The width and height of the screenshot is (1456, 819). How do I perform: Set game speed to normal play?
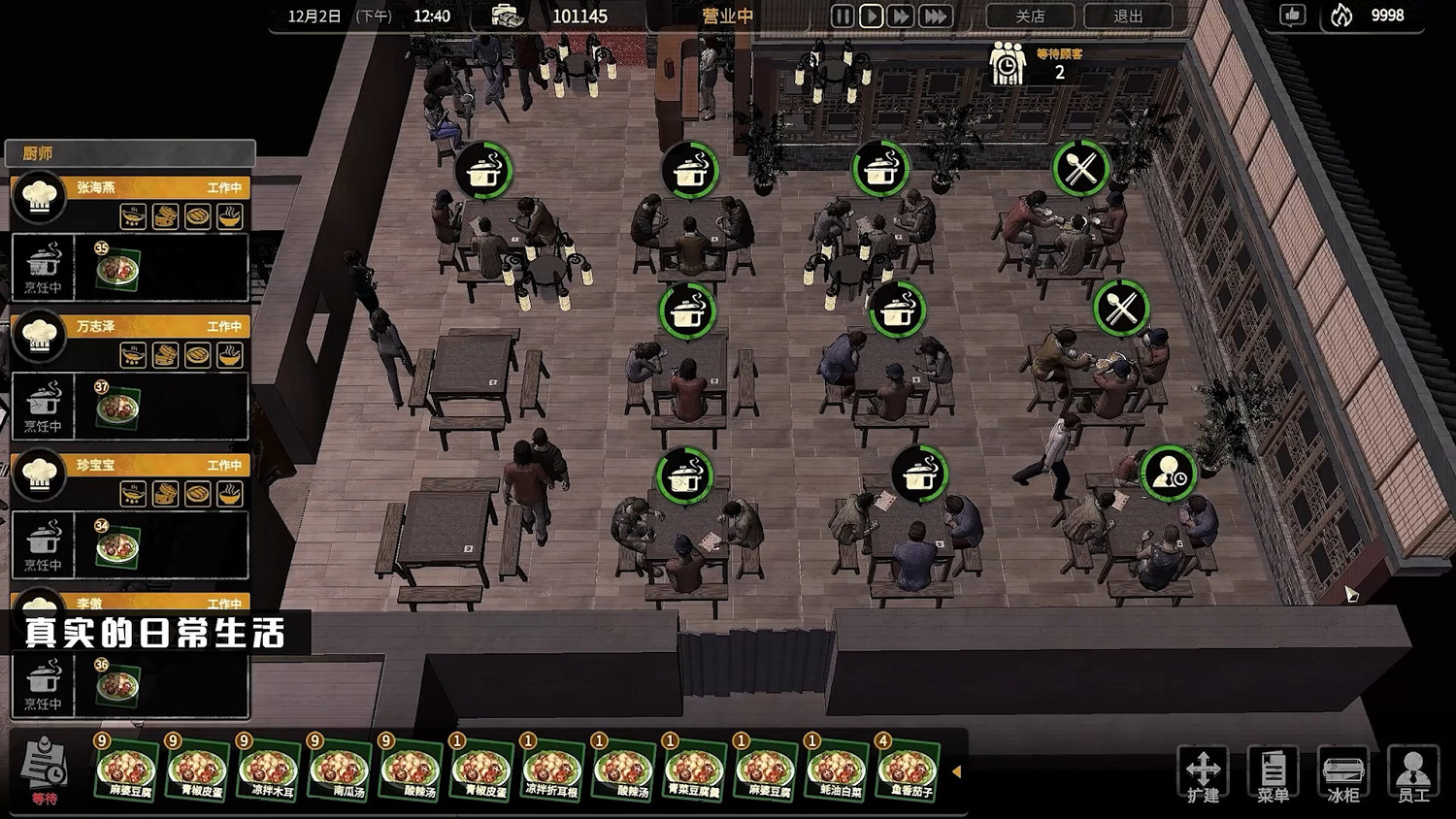pyautogui.click(x=871, y=16)
